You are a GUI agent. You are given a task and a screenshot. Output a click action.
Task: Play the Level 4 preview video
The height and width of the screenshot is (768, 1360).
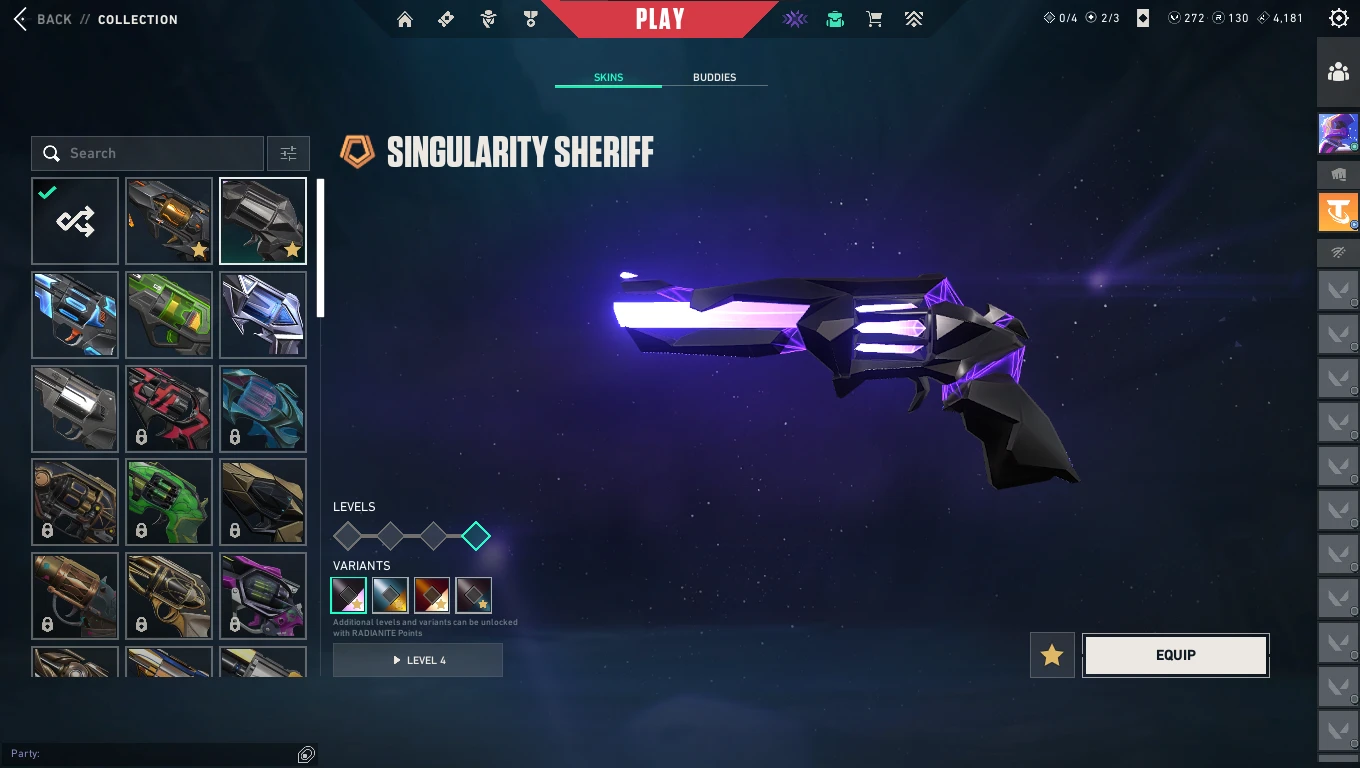(418, 660)
